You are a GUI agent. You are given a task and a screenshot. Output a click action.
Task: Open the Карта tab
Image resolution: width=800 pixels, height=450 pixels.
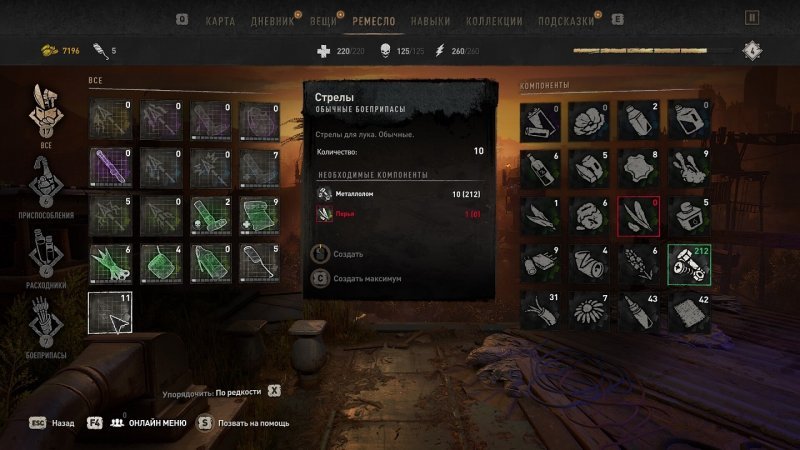[x=220, y=19]
